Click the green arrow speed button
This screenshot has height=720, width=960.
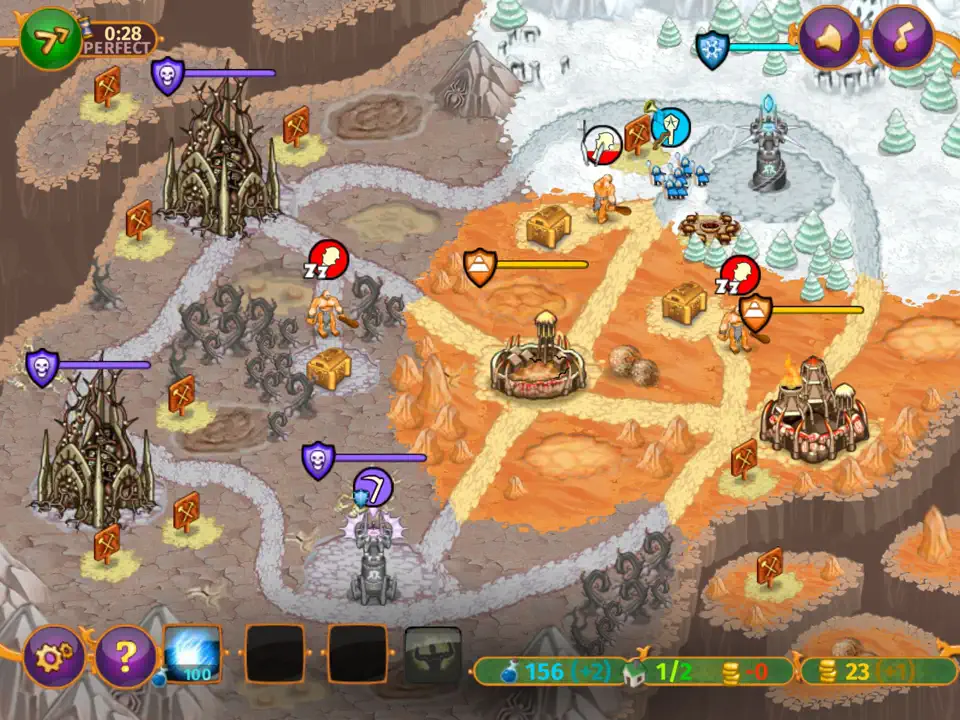point(47,40)
